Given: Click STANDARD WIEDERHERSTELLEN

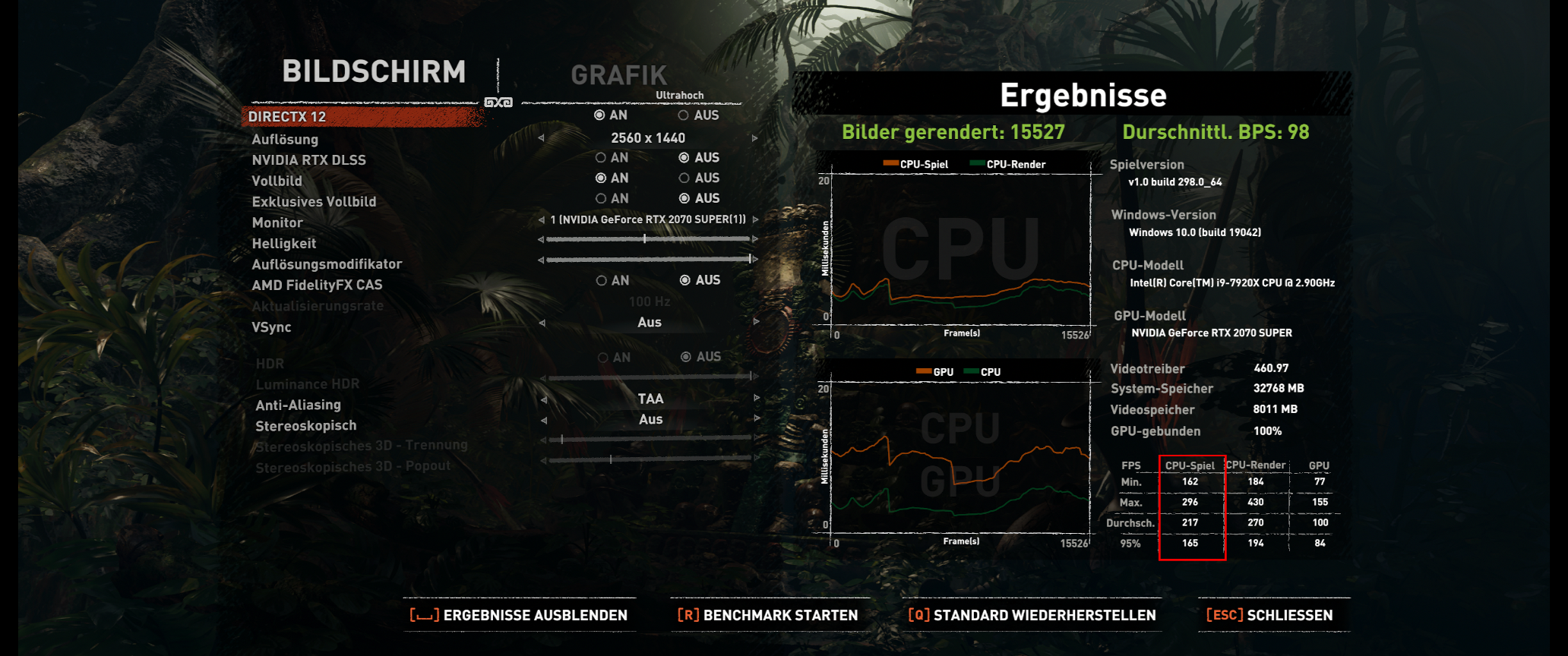Looking at the screenshot, I should point(1045,615).
